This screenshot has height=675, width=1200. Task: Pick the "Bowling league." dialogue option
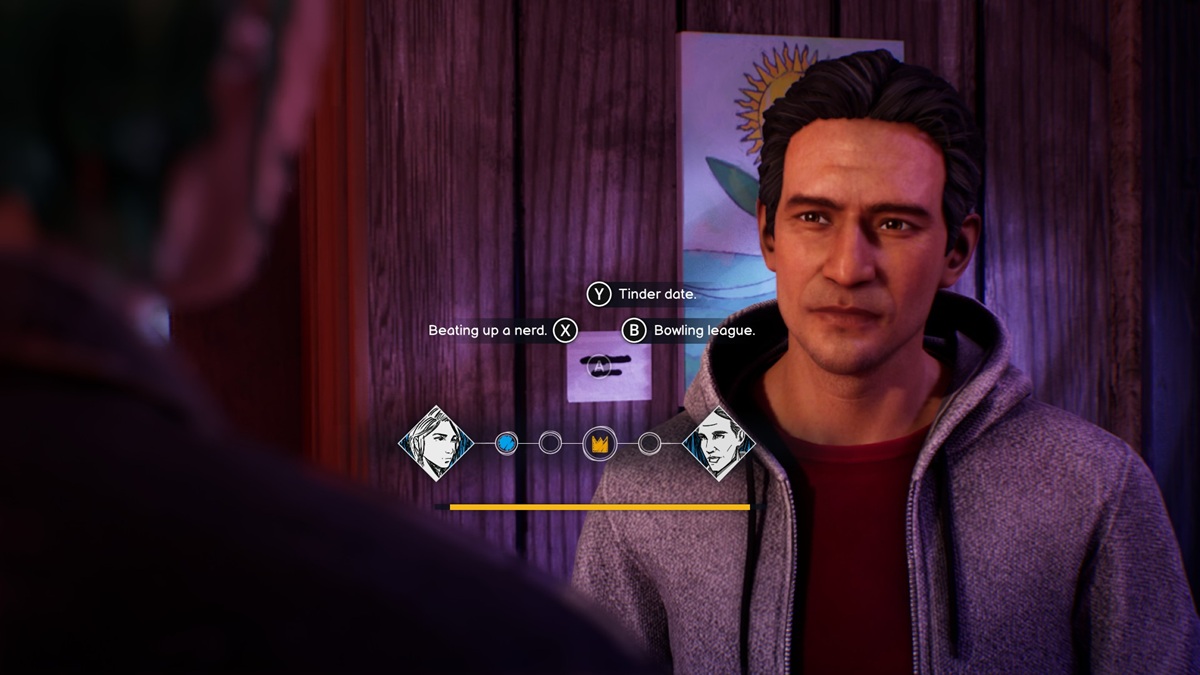click(x=689, y=330)
